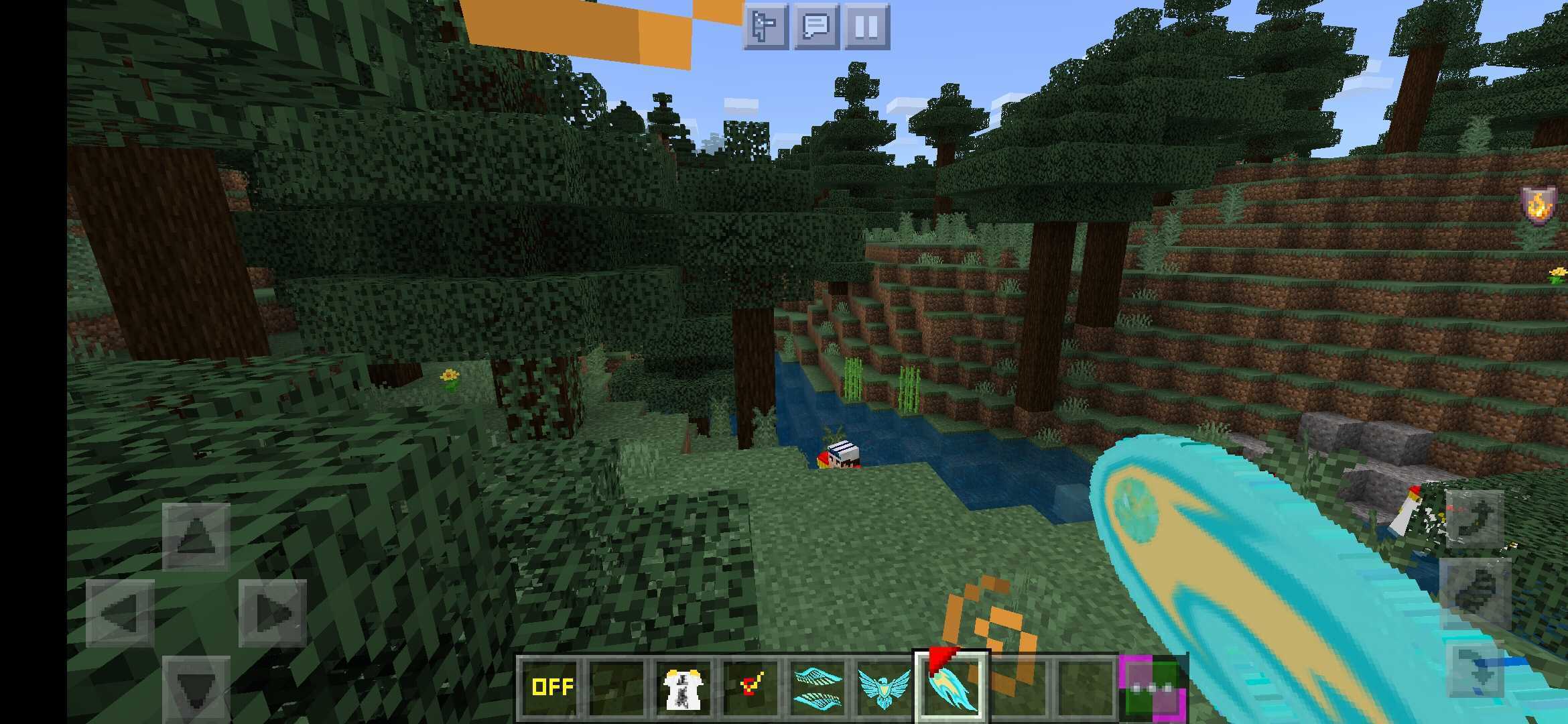Viewport: 1568px width, 724px height.
Task: Select the cyan flame blade hotbar slot
Action: tap(950, 688)
